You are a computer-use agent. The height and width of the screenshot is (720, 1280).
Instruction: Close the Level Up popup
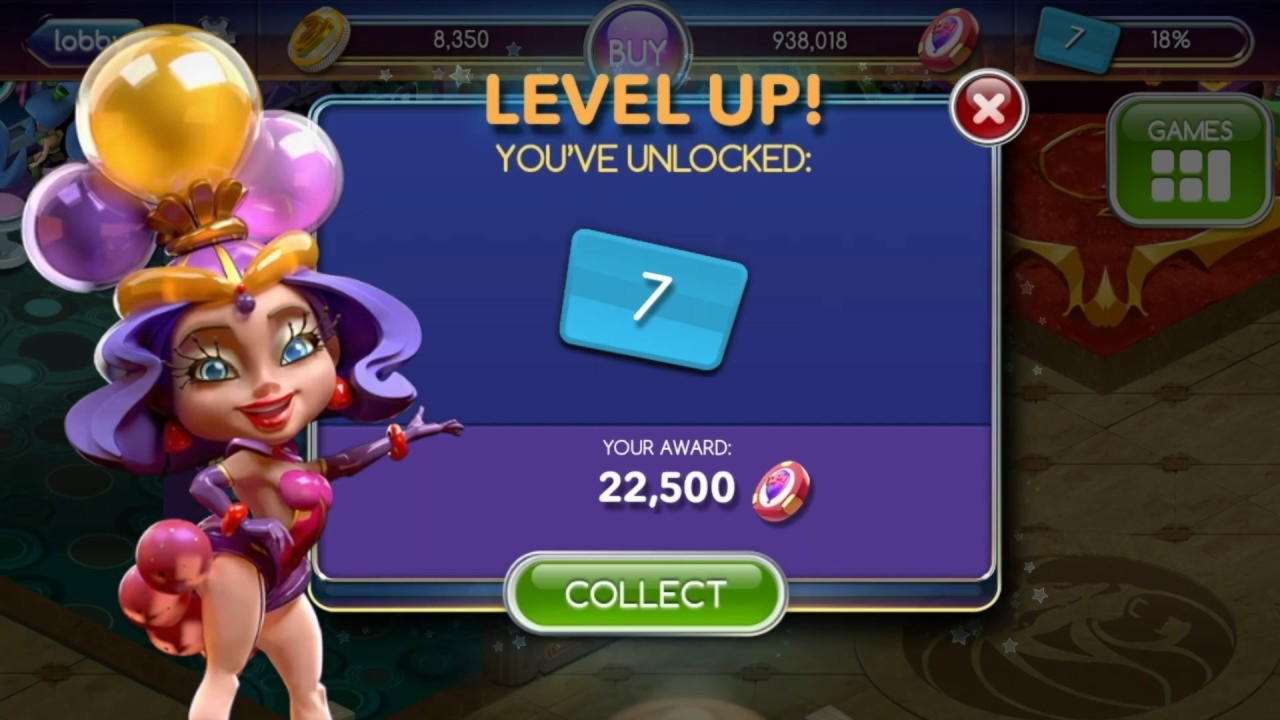[988, 108]
